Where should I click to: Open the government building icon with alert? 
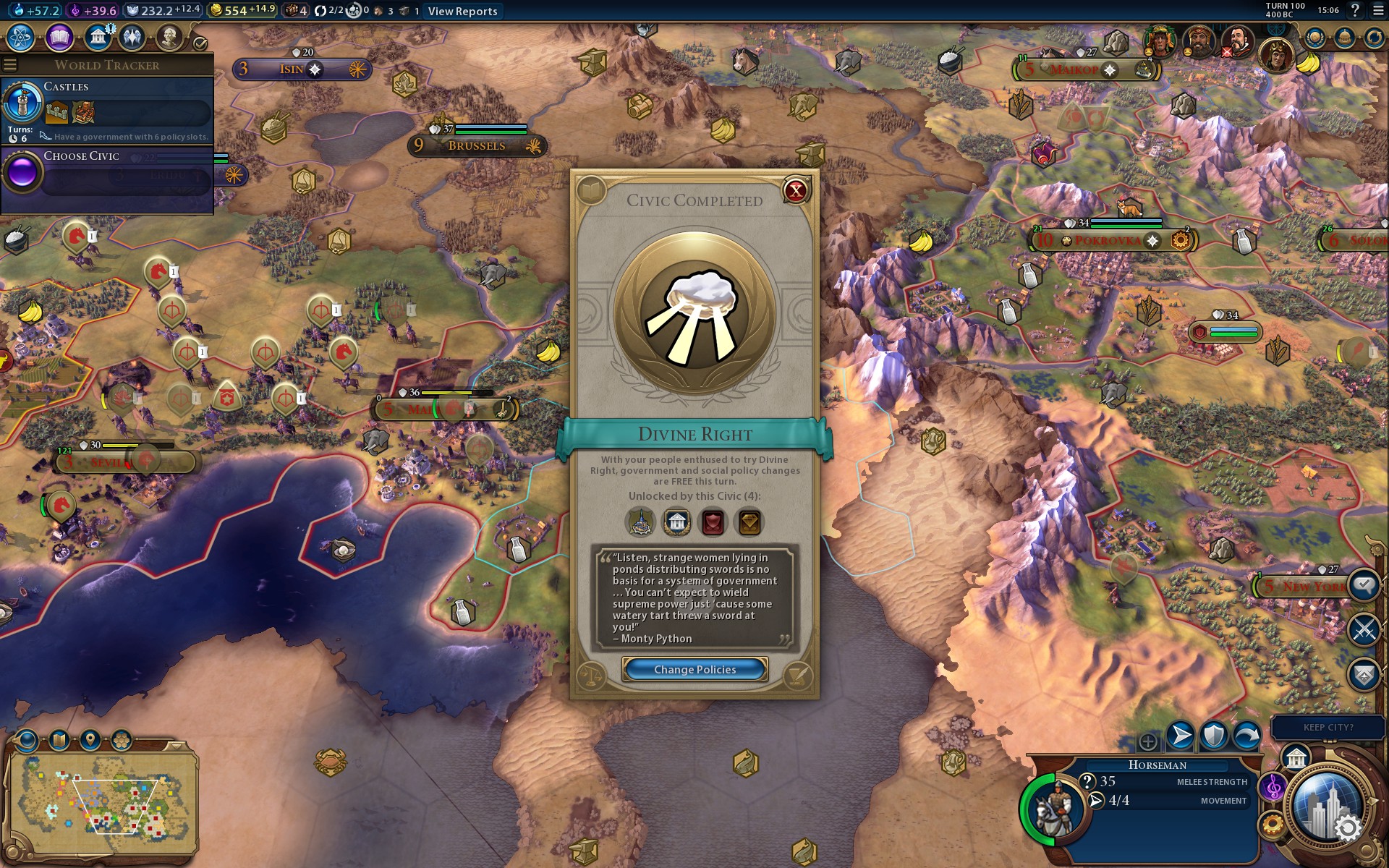click(x=98, y=38)
